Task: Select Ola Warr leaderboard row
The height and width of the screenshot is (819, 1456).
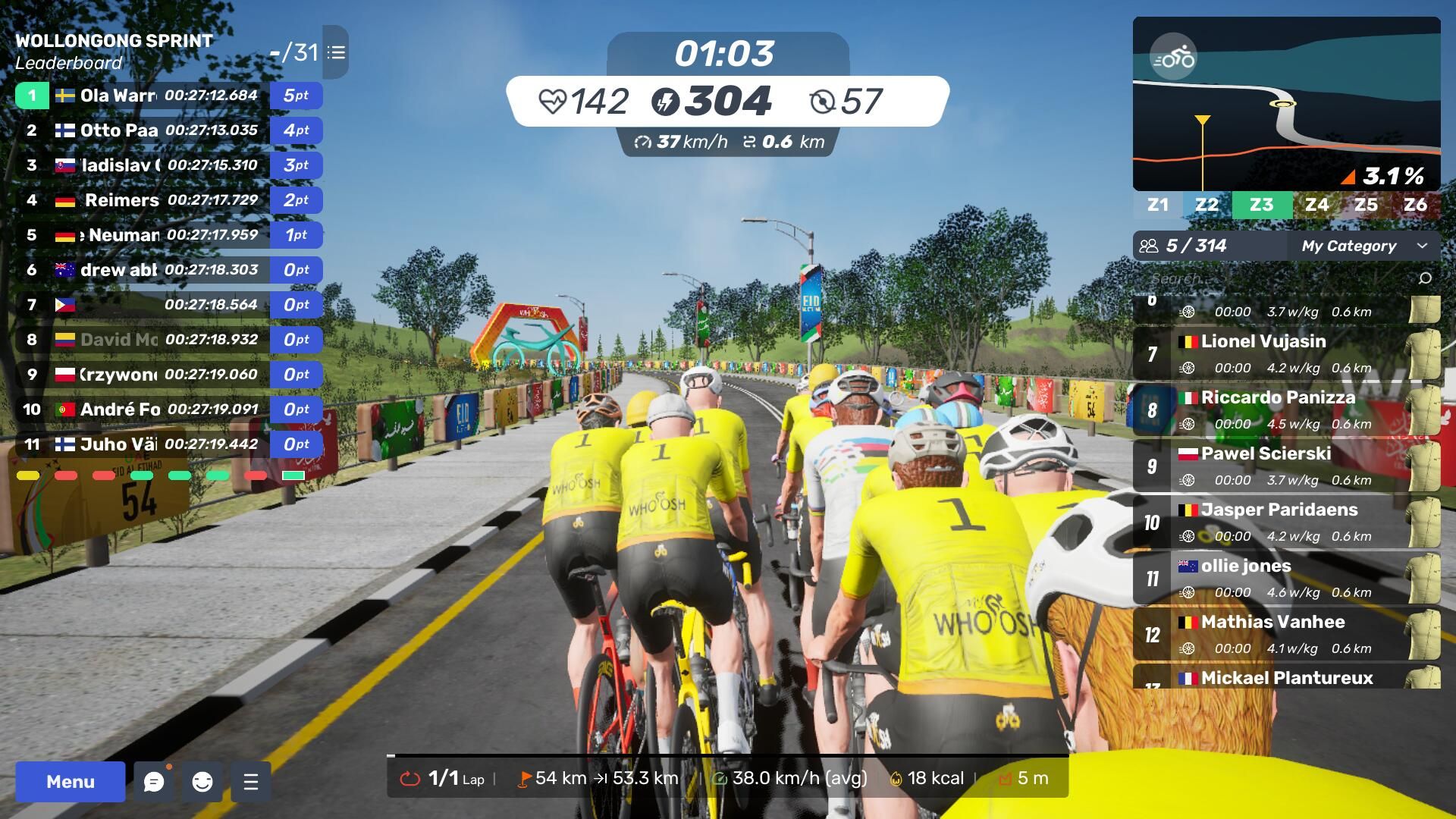Action: point(168,96)
